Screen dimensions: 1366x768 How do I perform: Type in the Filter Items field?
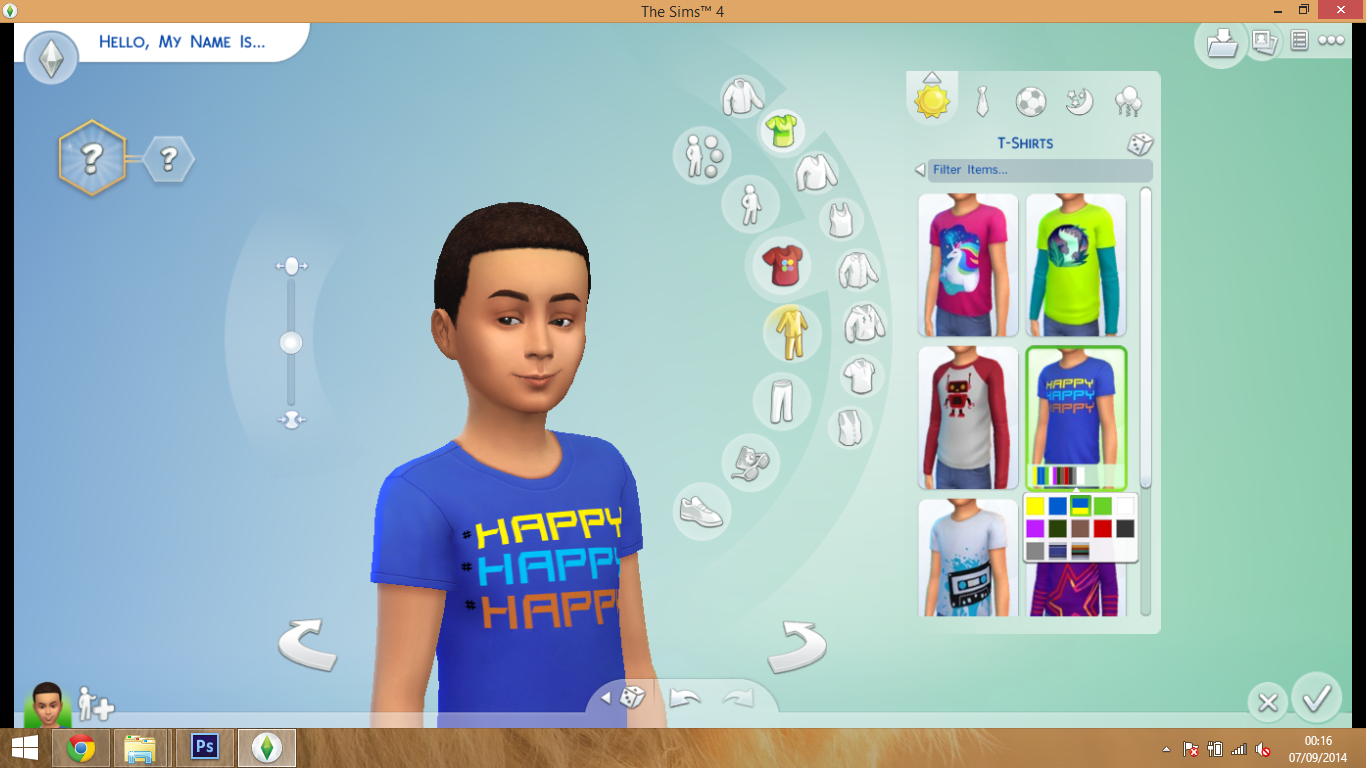tap(1040, 170)
